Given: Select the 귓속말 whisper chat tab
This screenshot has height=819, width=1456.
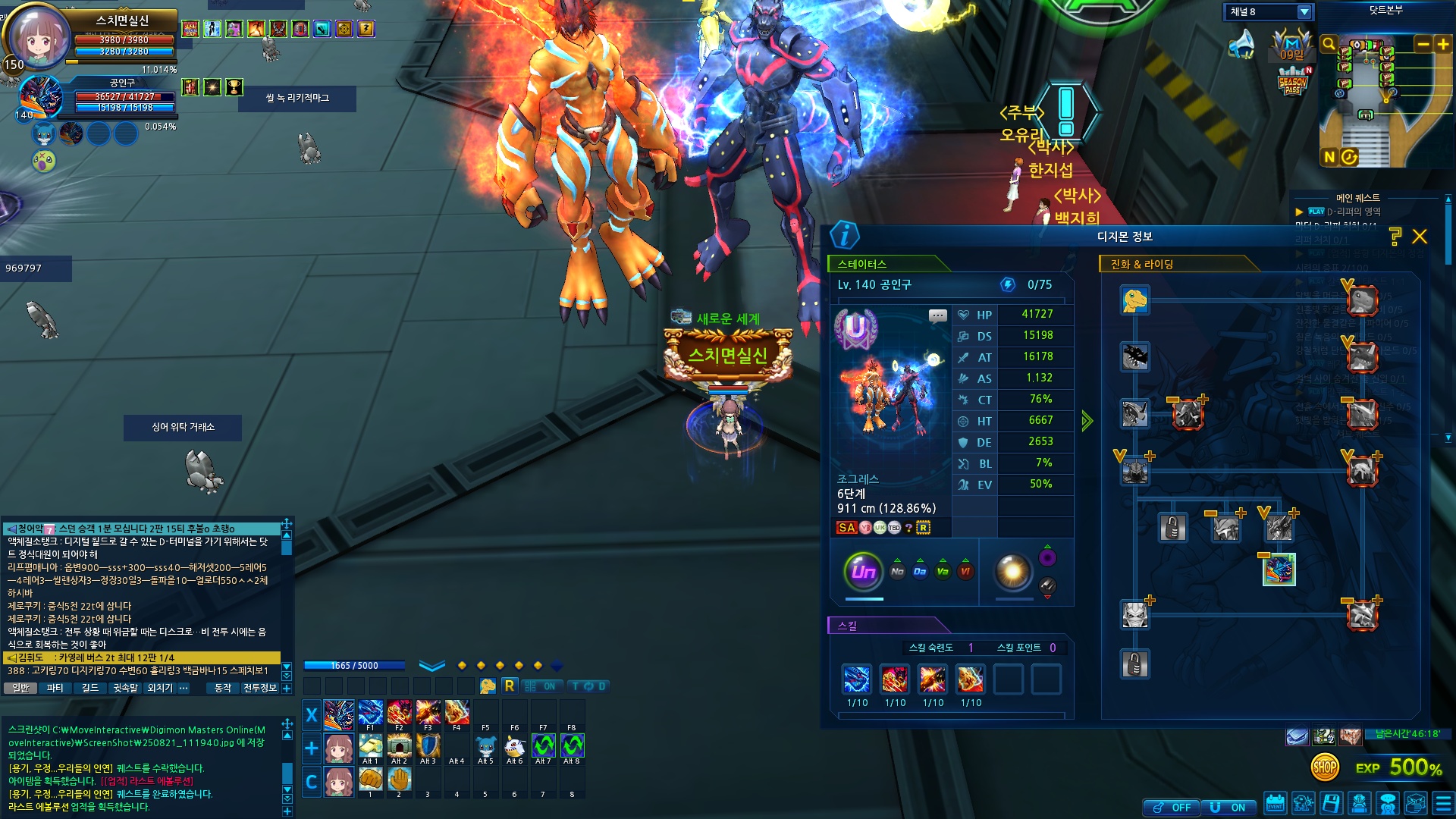Looking at the screenshot, I should click(126, 688).
